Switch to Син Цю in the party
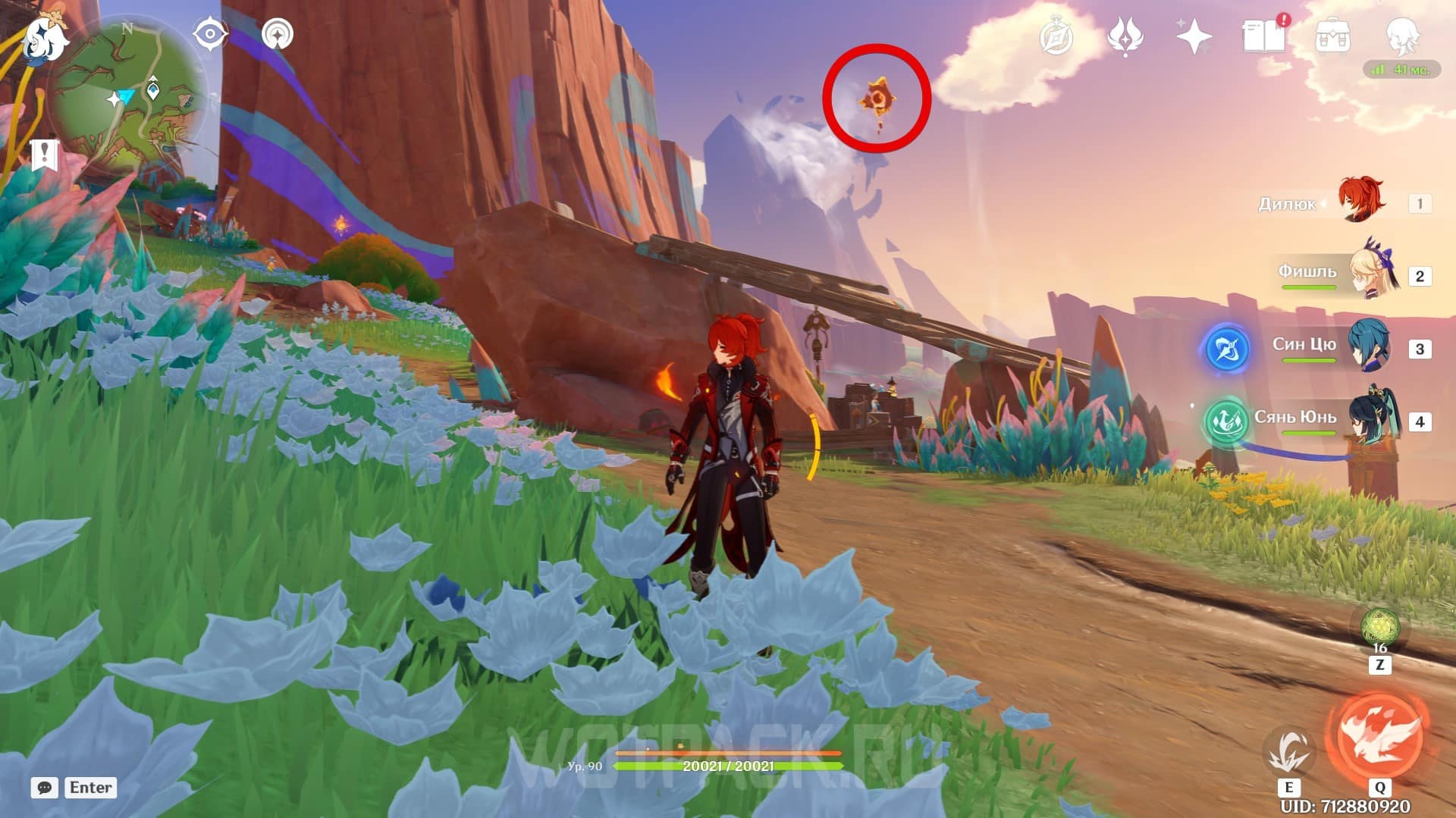 pyautogui.click(x=1370, y=346)
